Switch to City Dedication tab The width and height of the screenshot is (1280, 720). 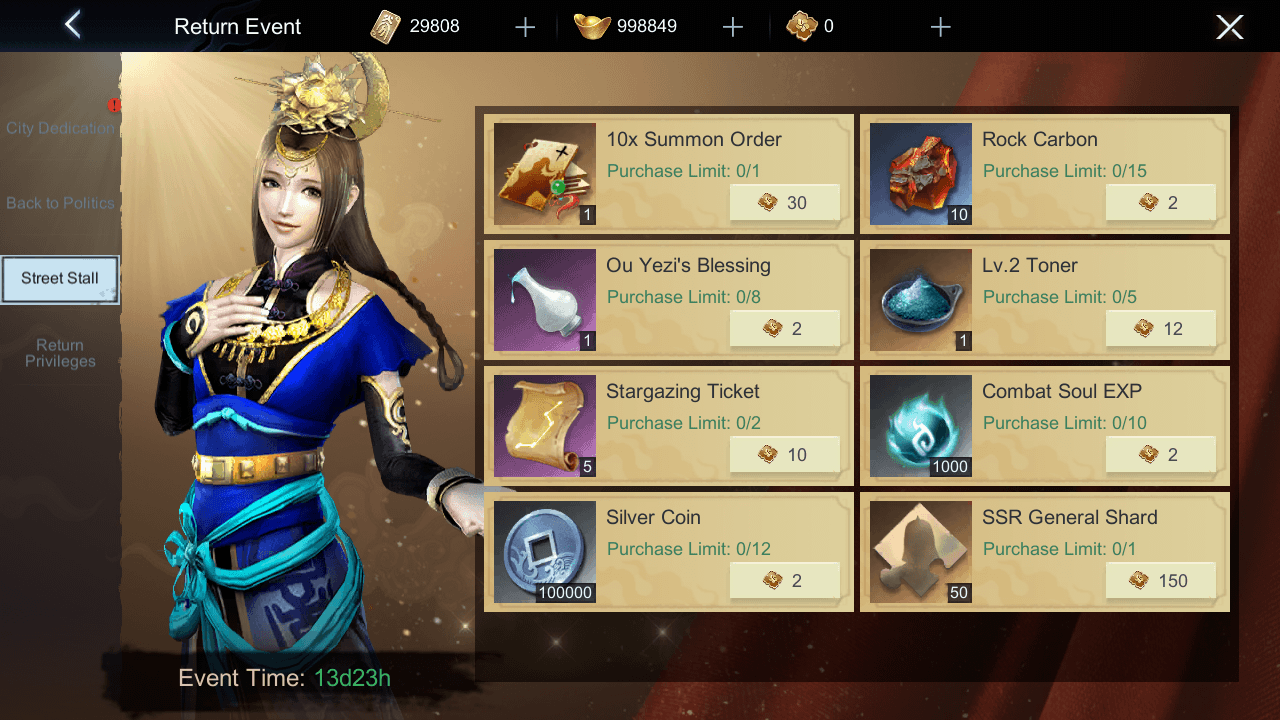tap(60, 128)
